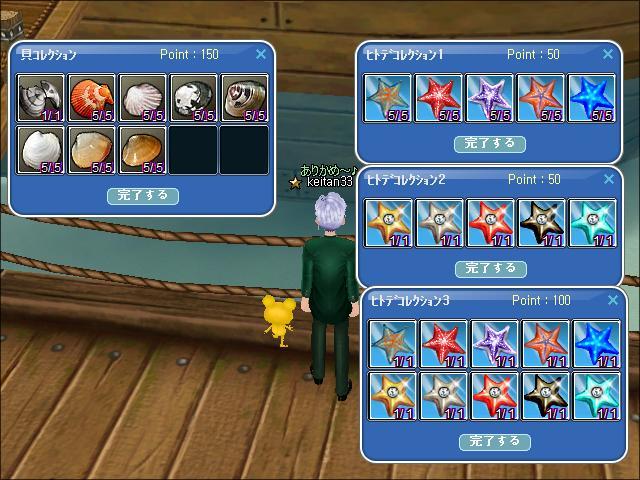The width and height of the screenshot is (640, 480).
Task: Choose the purple starfish in ヒトデコレクション1
Action: [x=490, y=98]
